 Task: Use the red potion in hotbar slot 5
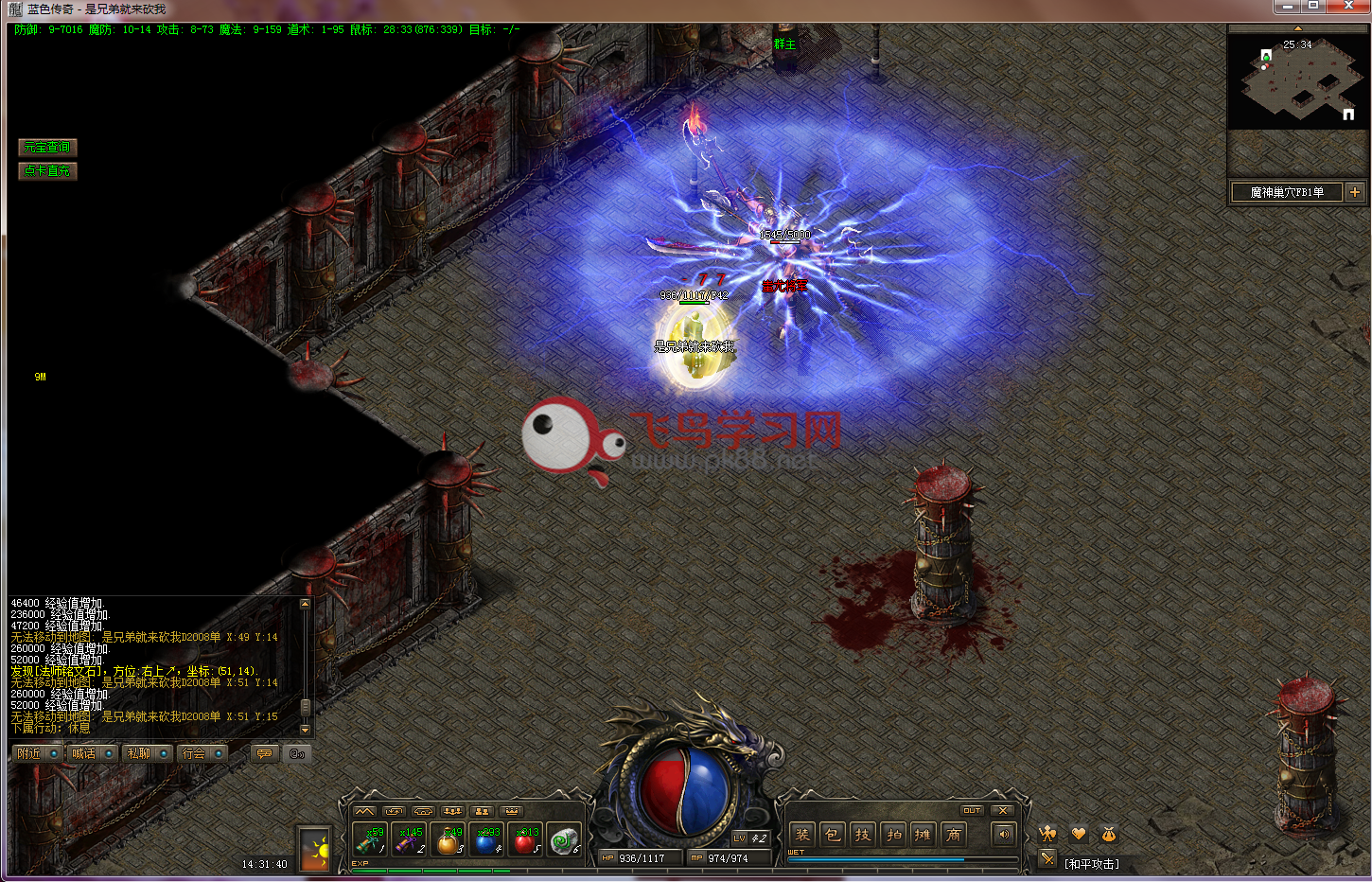pos(525,840)
